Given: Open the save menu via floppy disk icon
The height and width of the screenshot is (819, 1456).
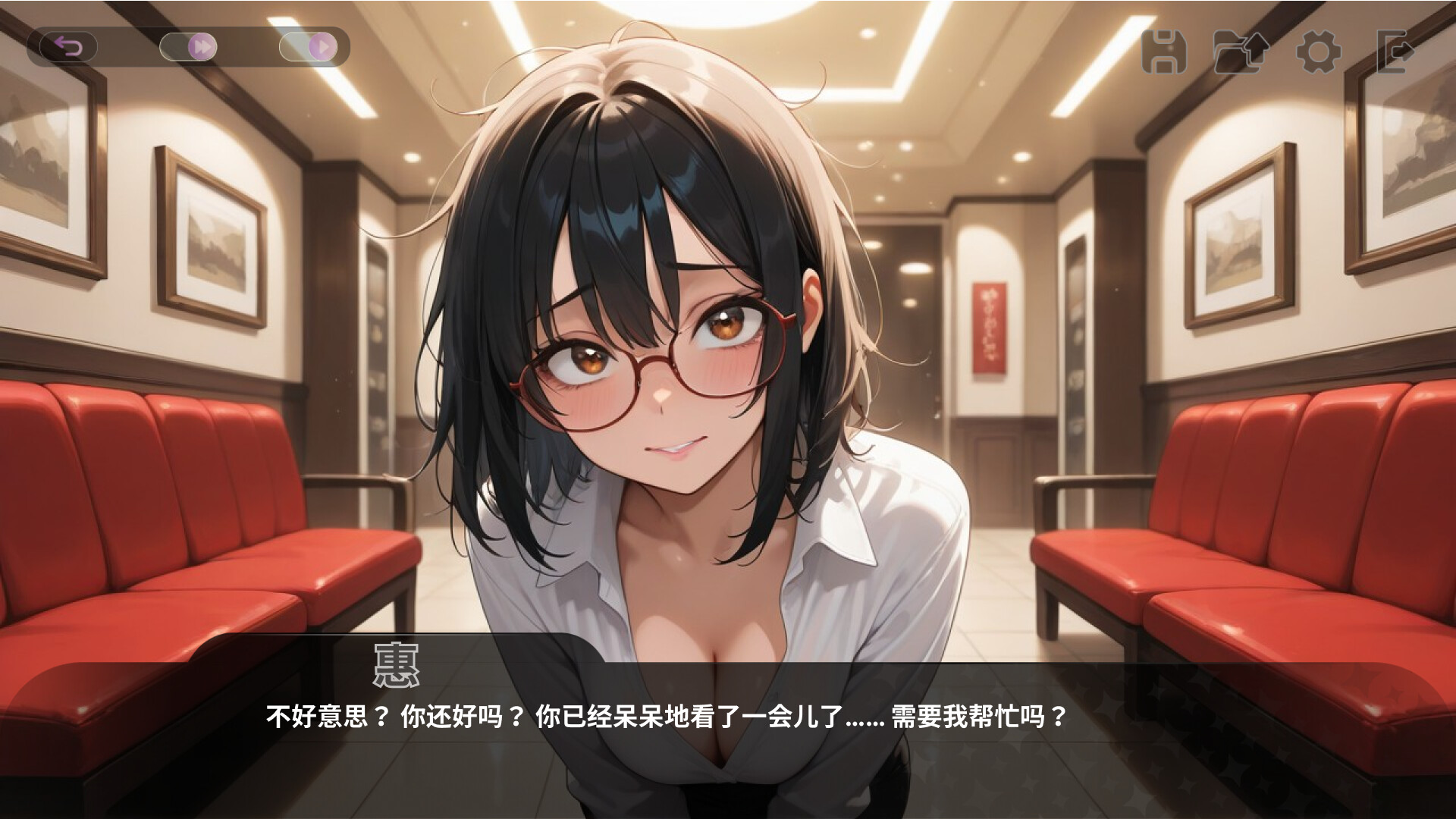Looking at the screenshot, I should 1164,52.
